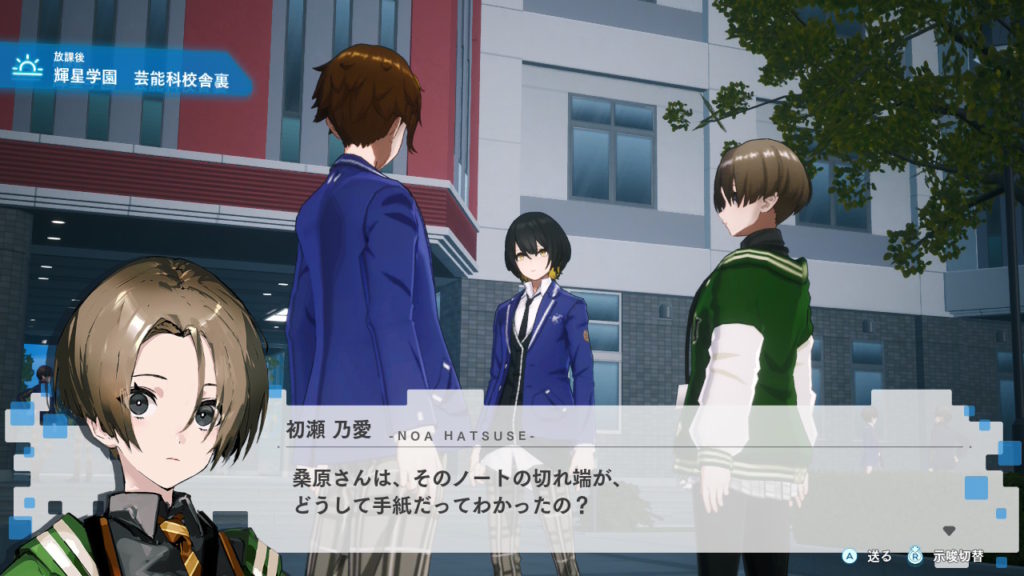Click the dialogue continue arrow indicator

[x=949, y=531]
